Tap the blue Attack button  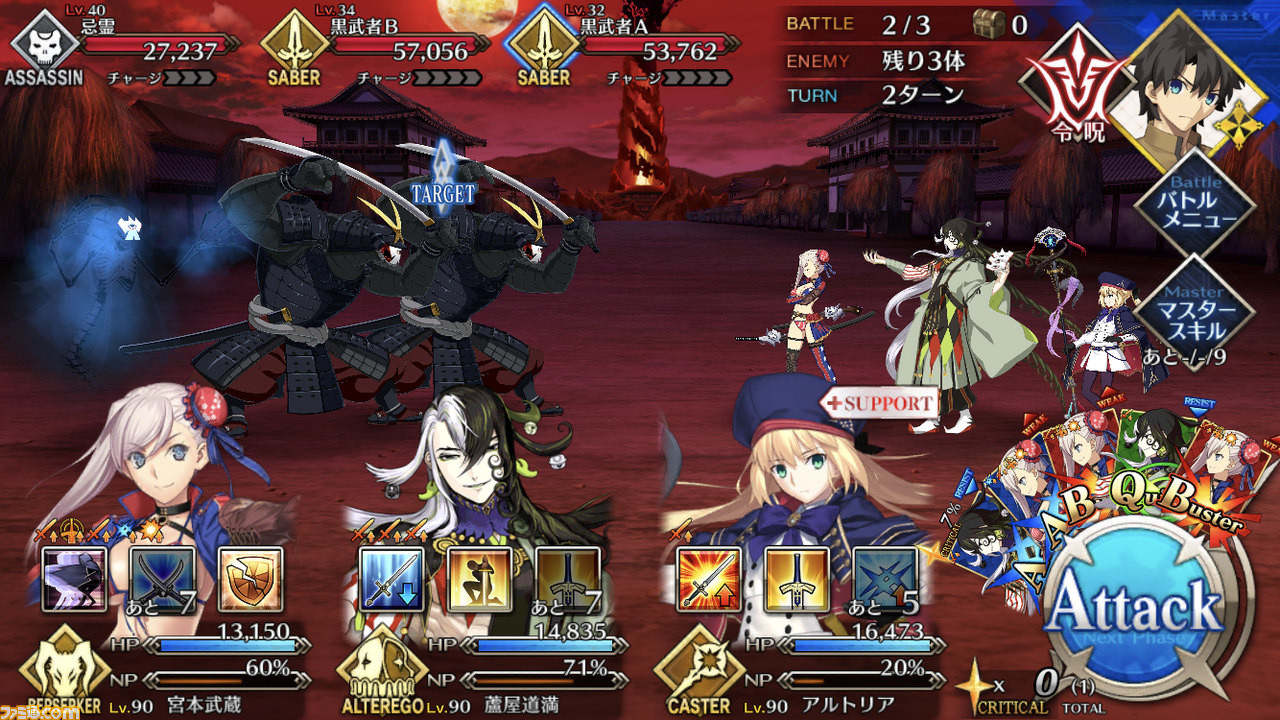pyautogui.click(x=1138, y=609)
